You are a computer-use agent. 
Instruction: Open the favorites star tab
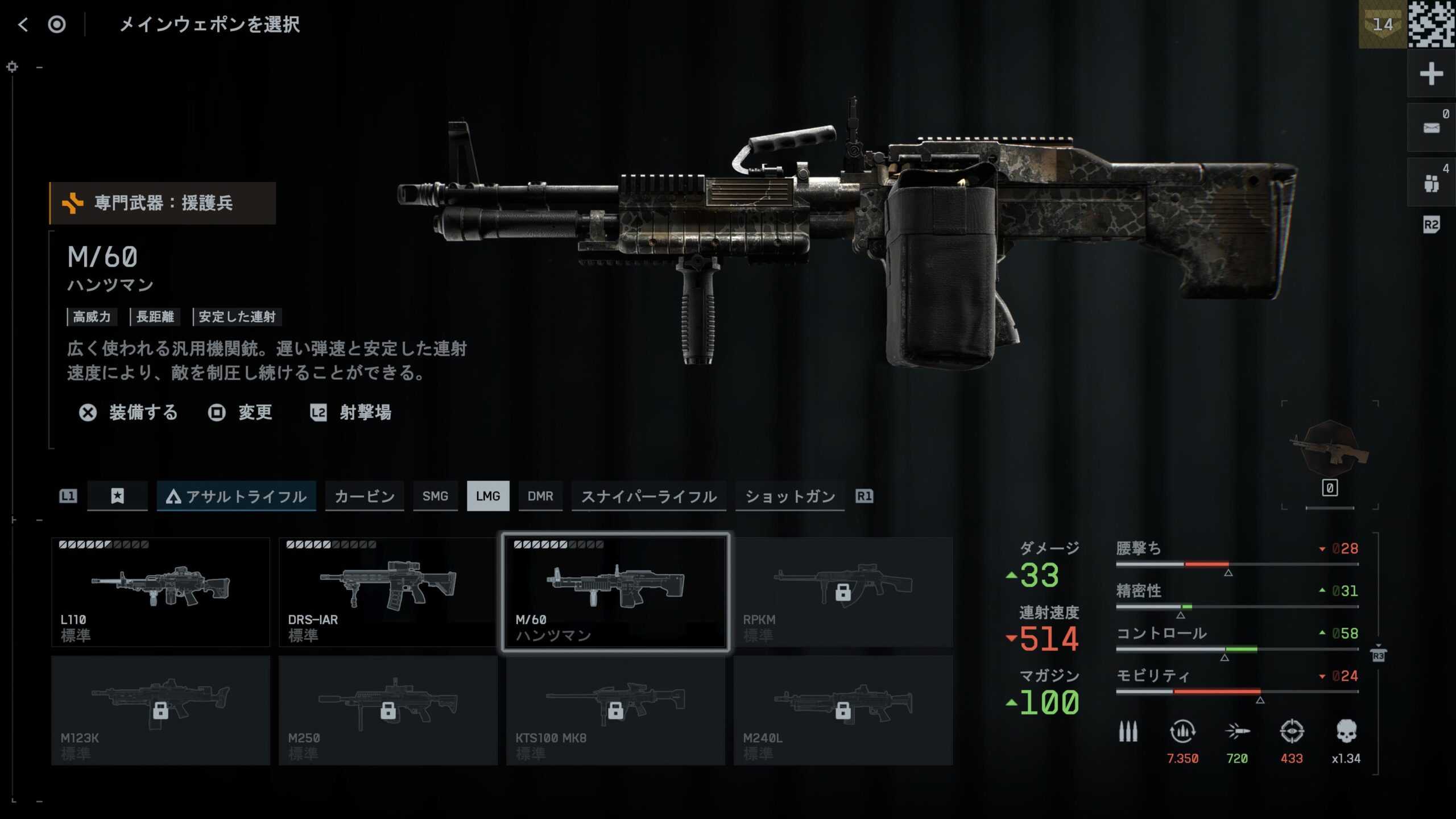[x=117, y=497]
